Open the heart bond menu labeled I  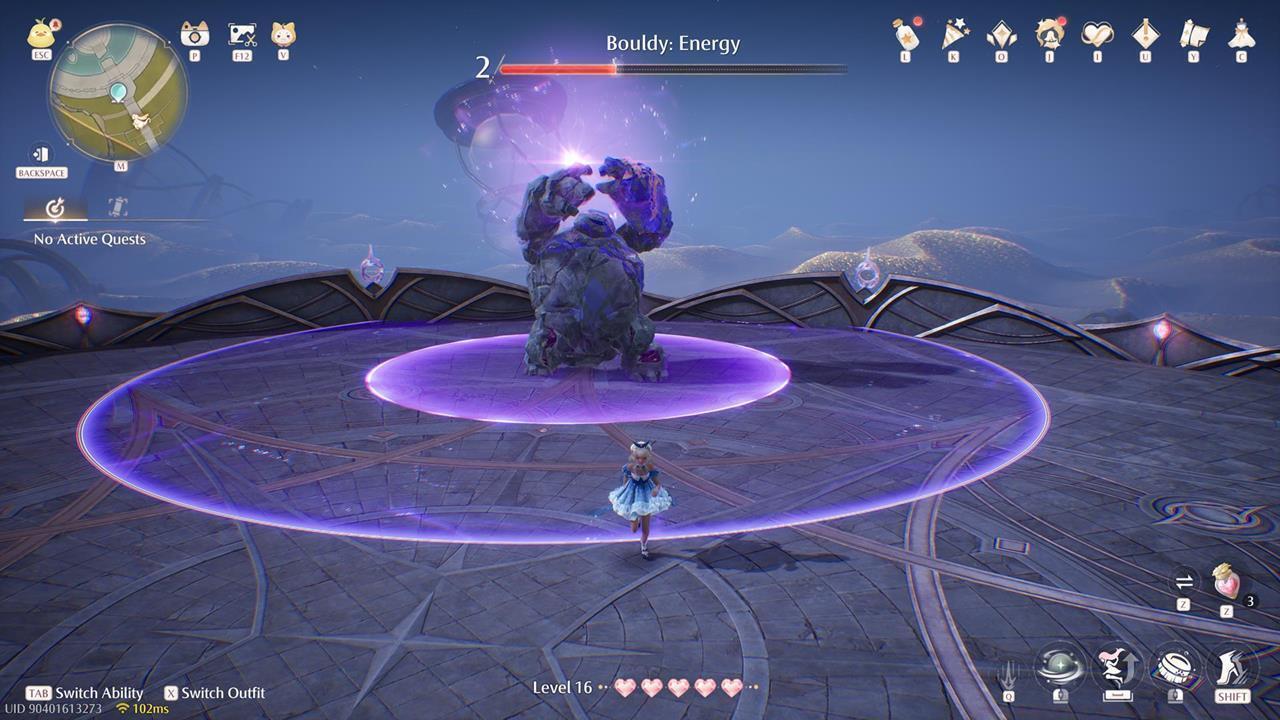pyautogui.click(x=1097, y=34)
